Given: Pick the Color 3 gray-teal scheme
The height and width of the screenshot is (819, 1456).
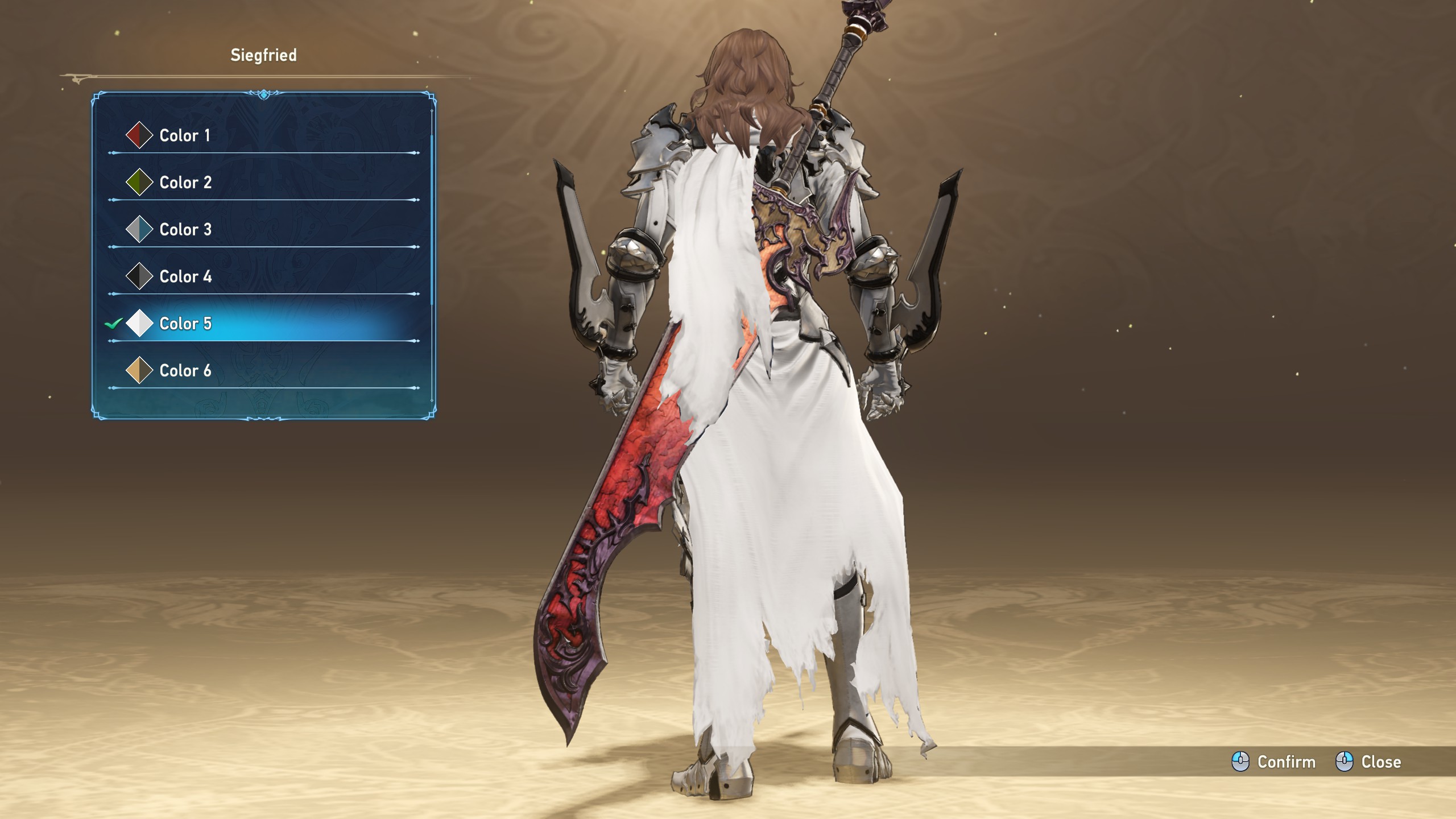Looking at the screenshot, I should 185,230.
